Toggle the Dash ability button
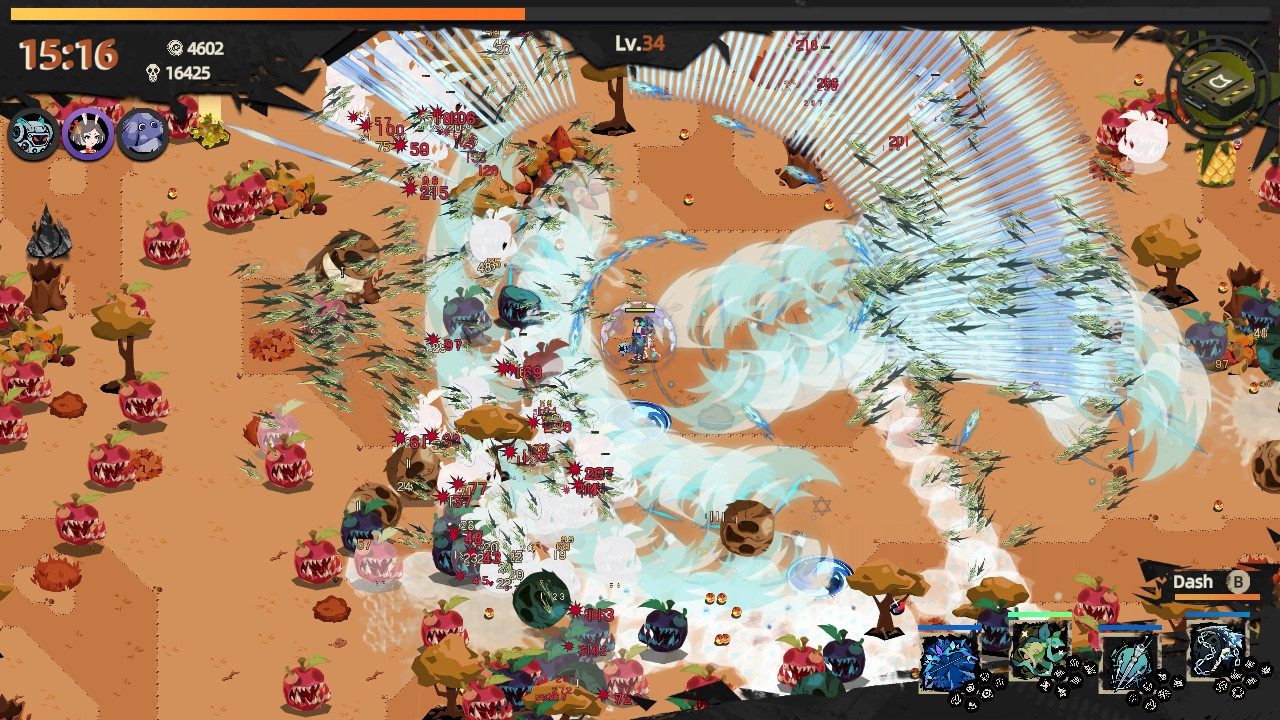 coord(1210,582)
